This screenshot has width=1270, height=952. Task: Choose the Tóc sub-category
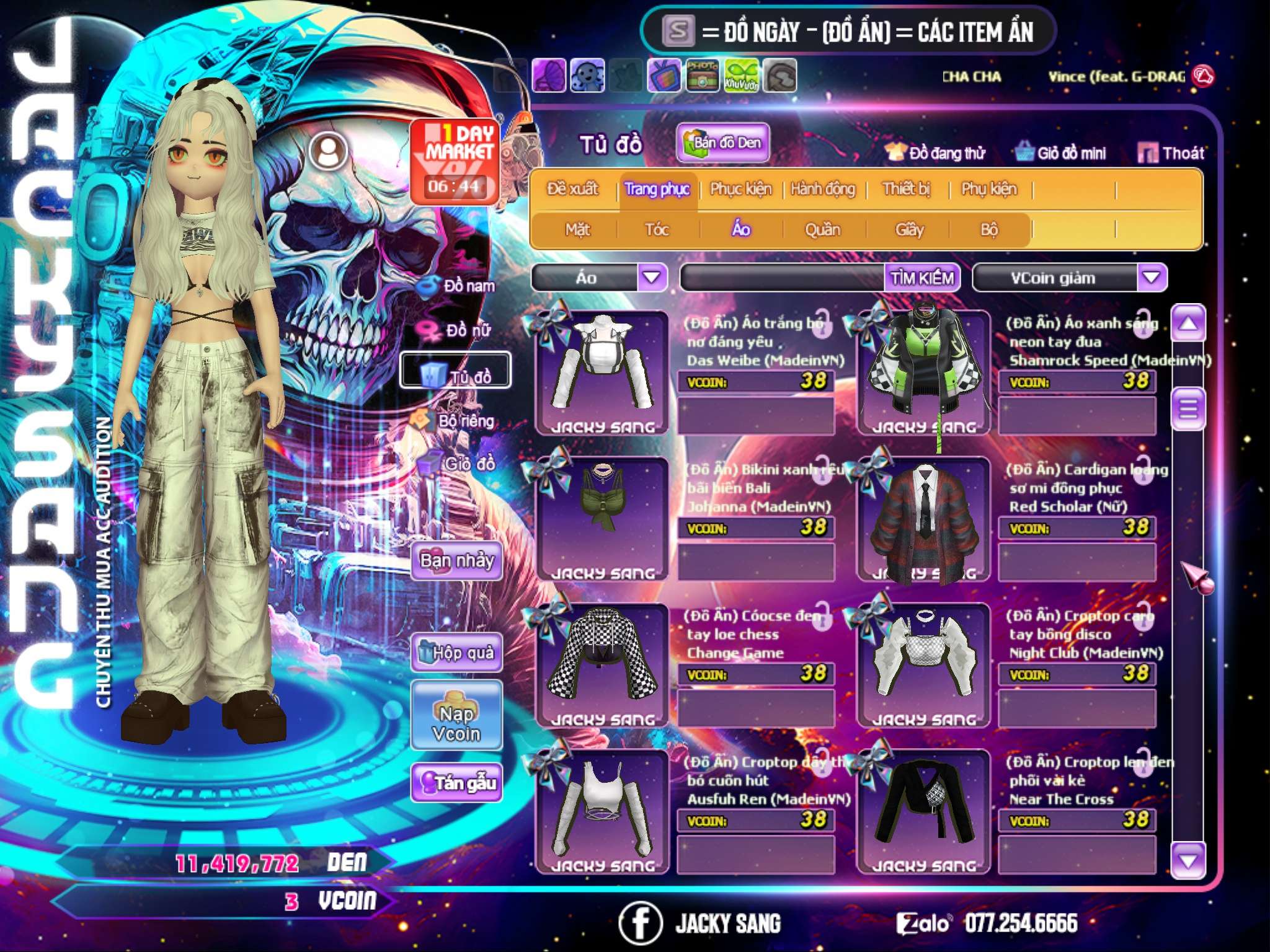pyautogui.click(x=657, y=230)
